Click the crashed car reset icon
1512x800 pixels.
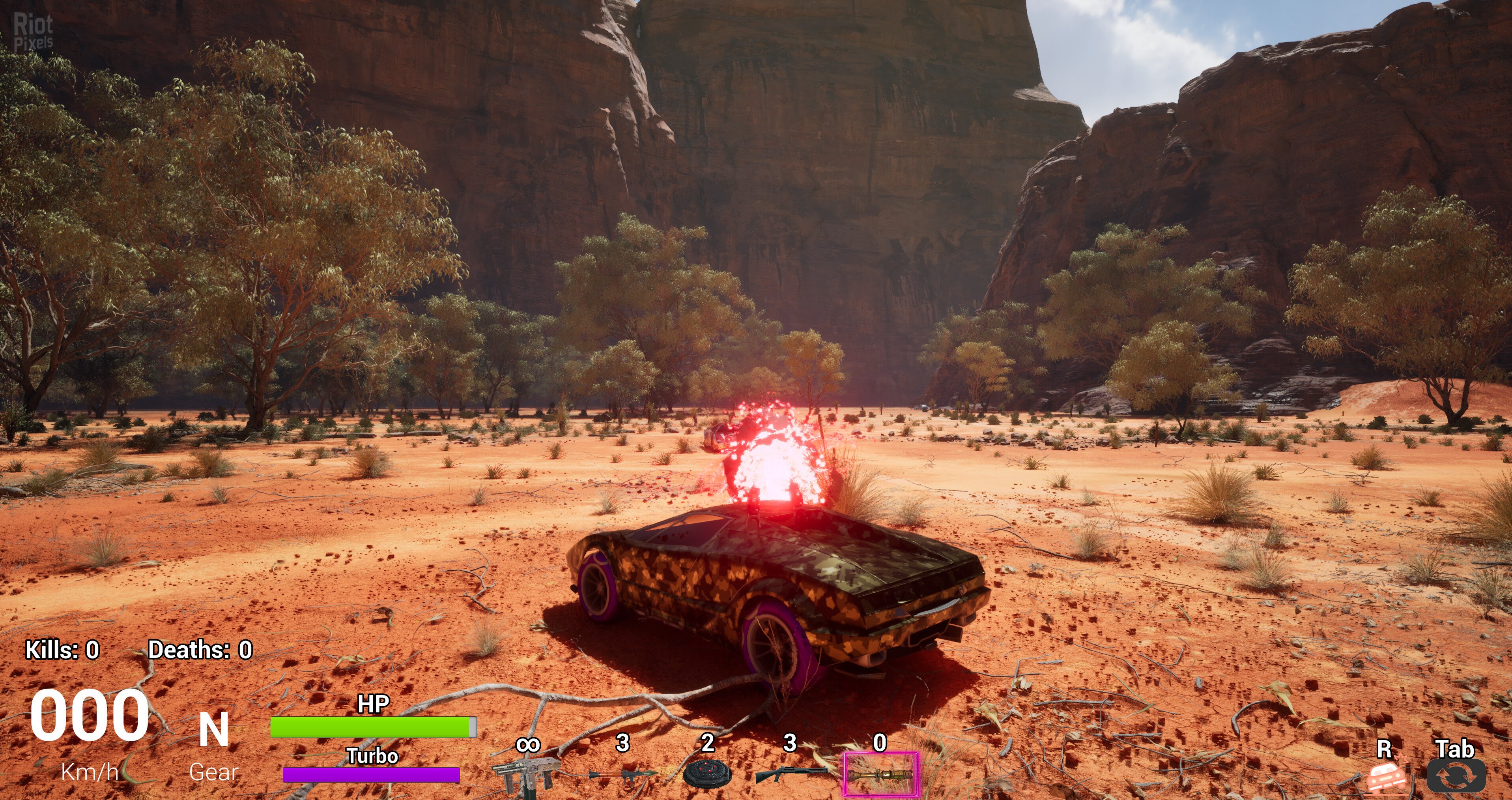click(x=1386, y=777)
